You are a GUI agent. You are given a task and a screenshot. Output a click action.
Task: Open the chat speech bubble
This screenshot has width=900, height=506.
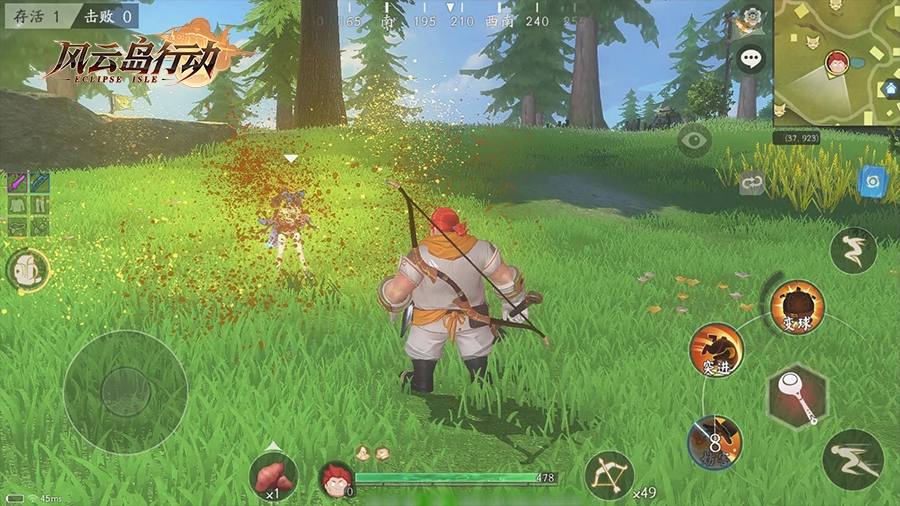[x=751, y=59]
